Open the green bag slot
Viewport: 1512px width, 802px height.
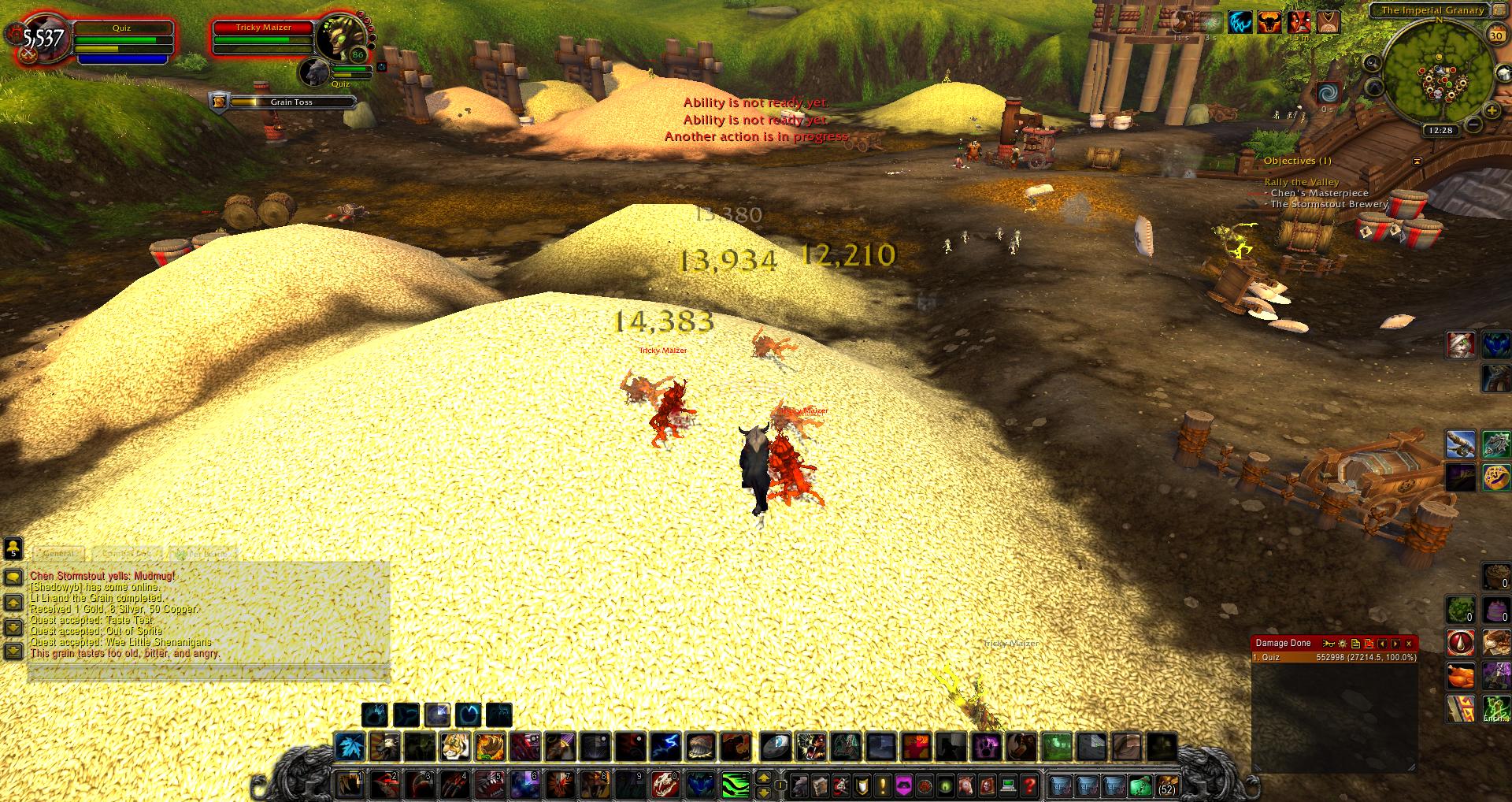click(1140, 785)
